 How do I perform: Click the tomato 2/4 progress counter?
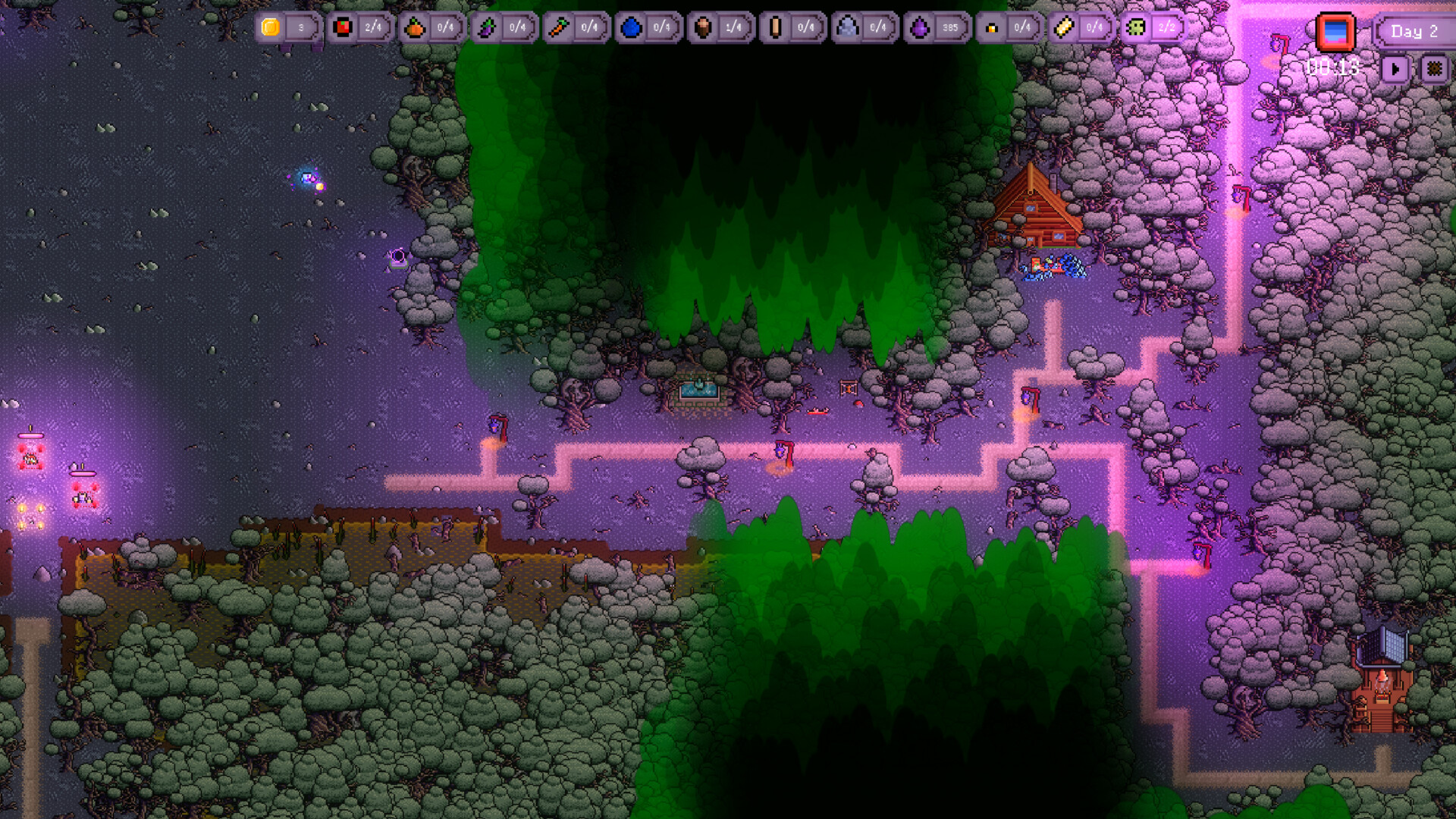pyautogui.click(x=372, y=27)
